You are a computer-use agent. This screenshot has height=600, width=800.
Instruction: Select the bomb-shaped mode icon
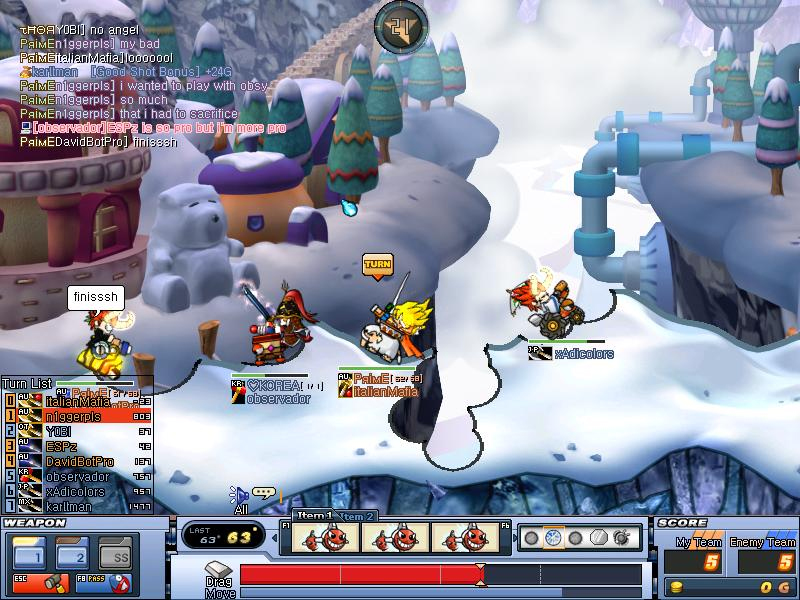click(x=620, y=538)
